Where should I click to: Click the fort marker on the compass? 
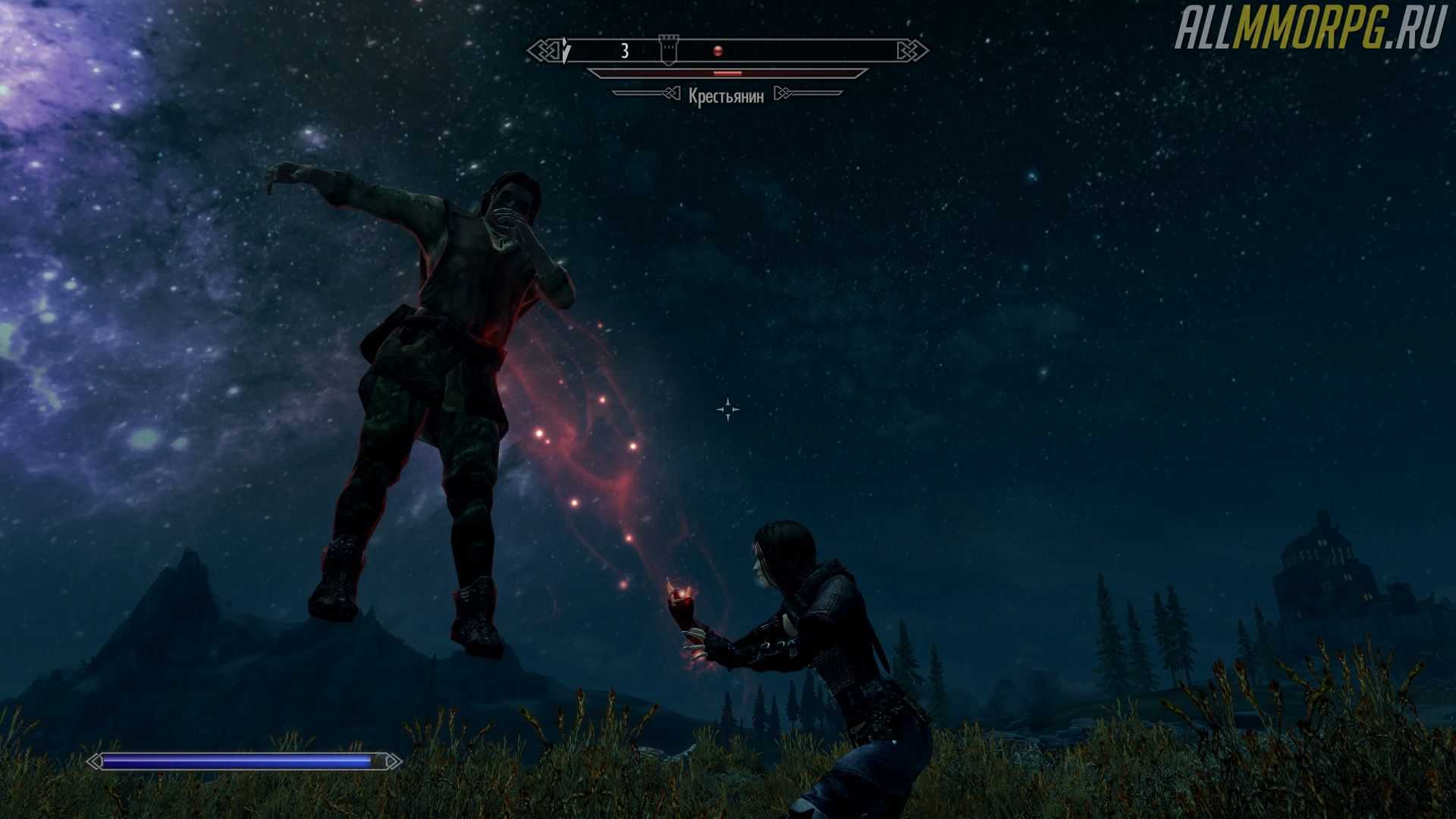tap(667, 50)
